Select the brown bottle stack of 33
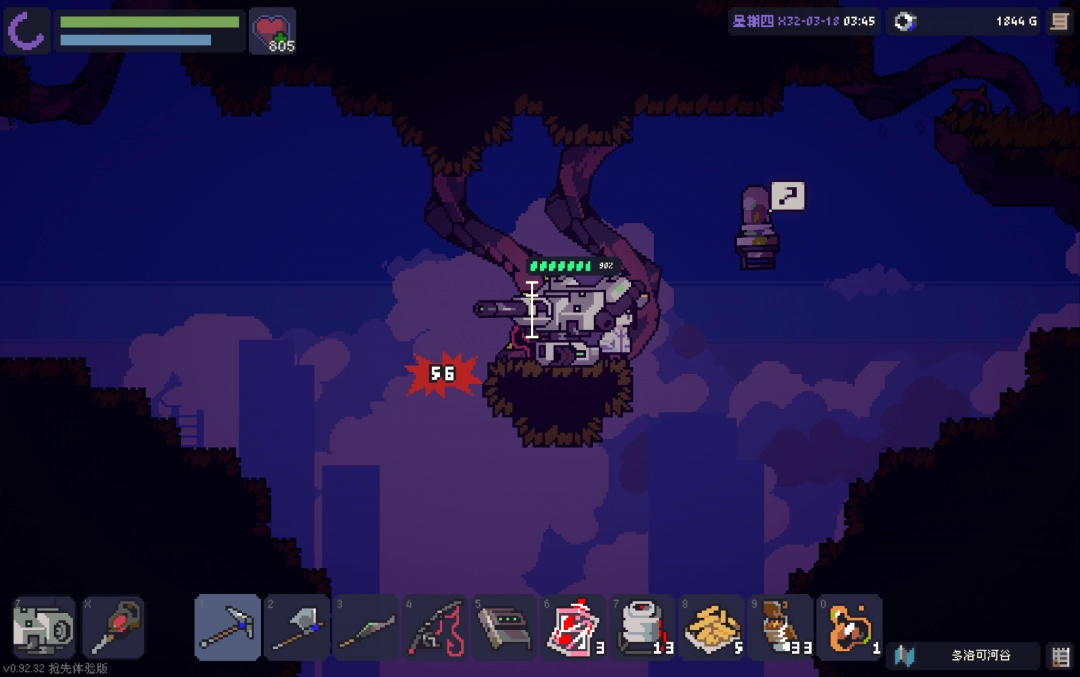 pos(781,627)
